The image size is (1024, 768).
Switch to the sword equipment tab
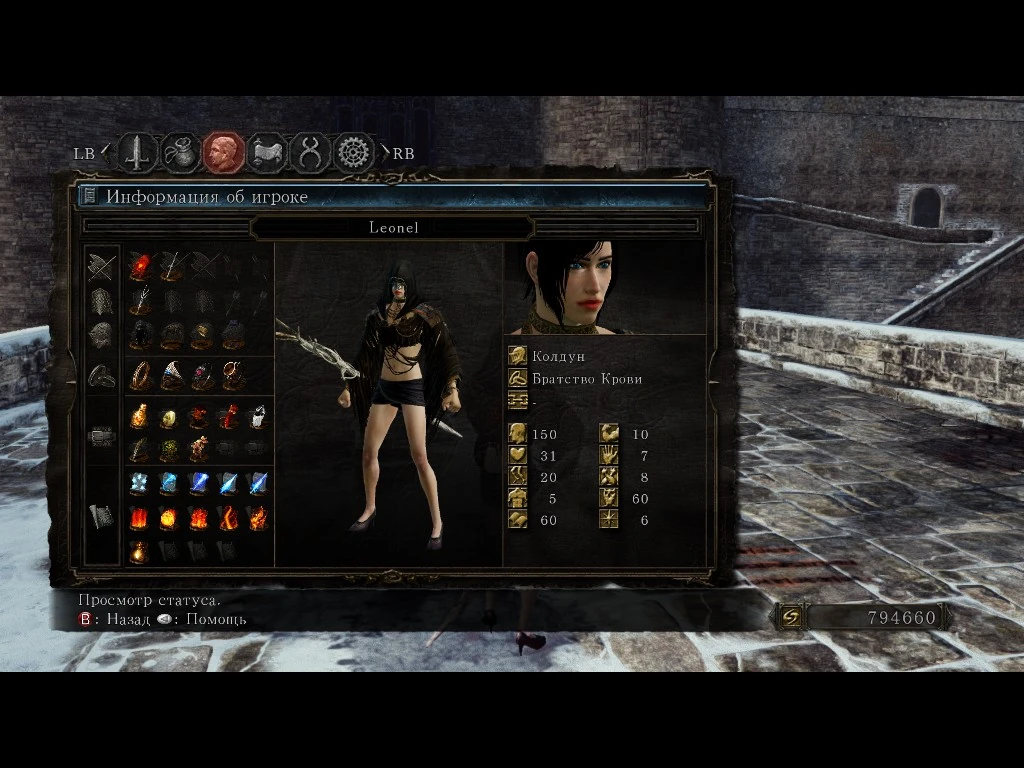tap(138, 153)
